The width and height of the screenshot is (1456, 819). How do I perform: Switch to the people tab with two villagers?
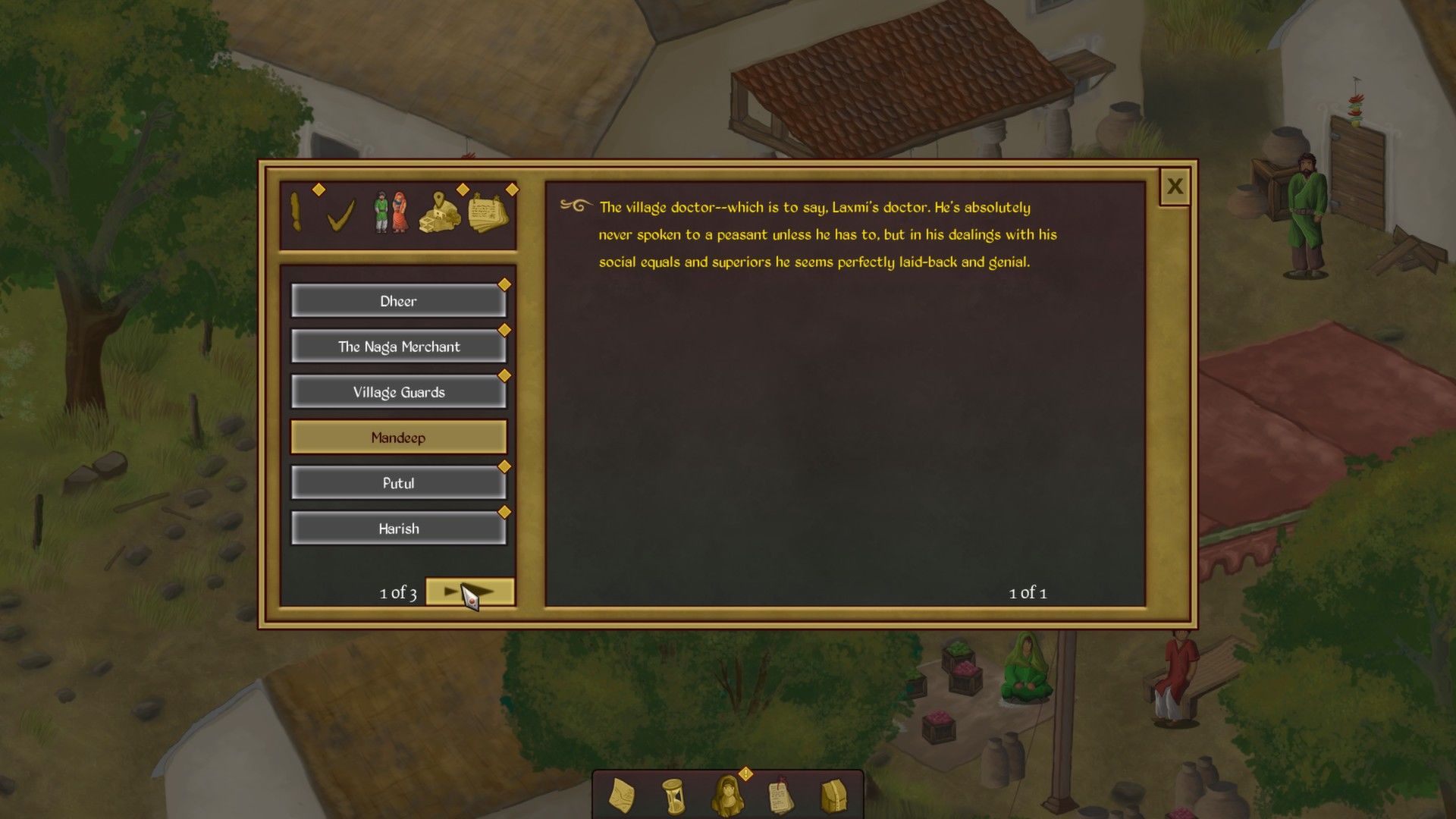[x=391, y=213]
